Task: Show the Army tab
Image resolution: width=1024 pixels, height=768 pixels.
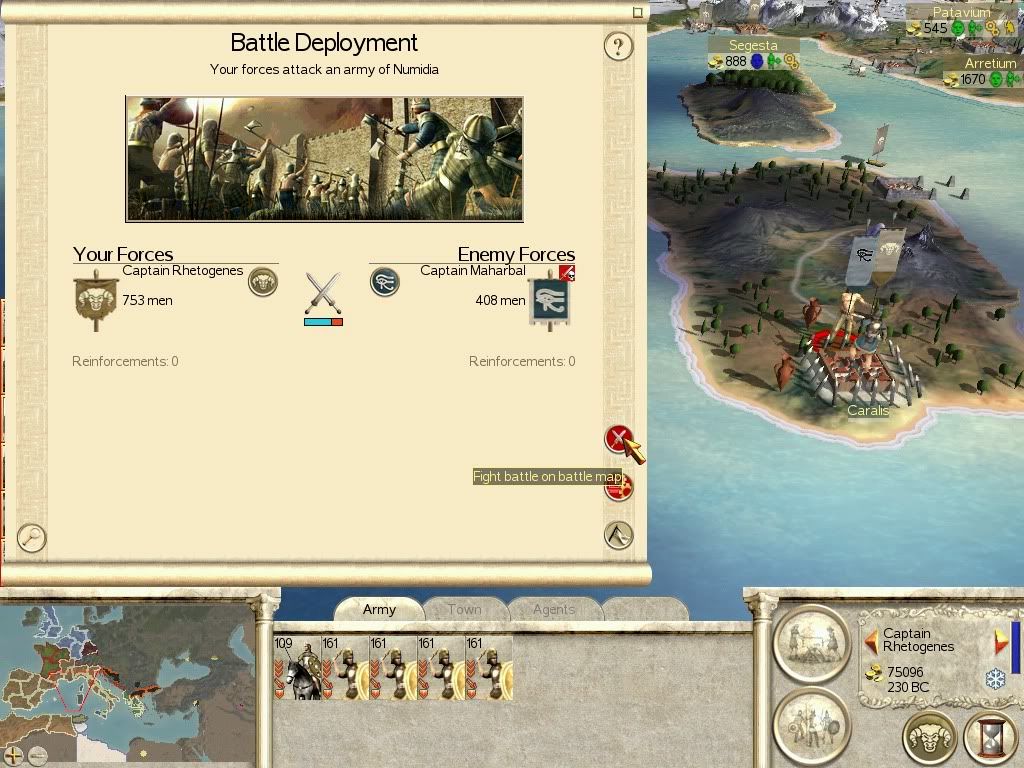Action: [379, 609]
